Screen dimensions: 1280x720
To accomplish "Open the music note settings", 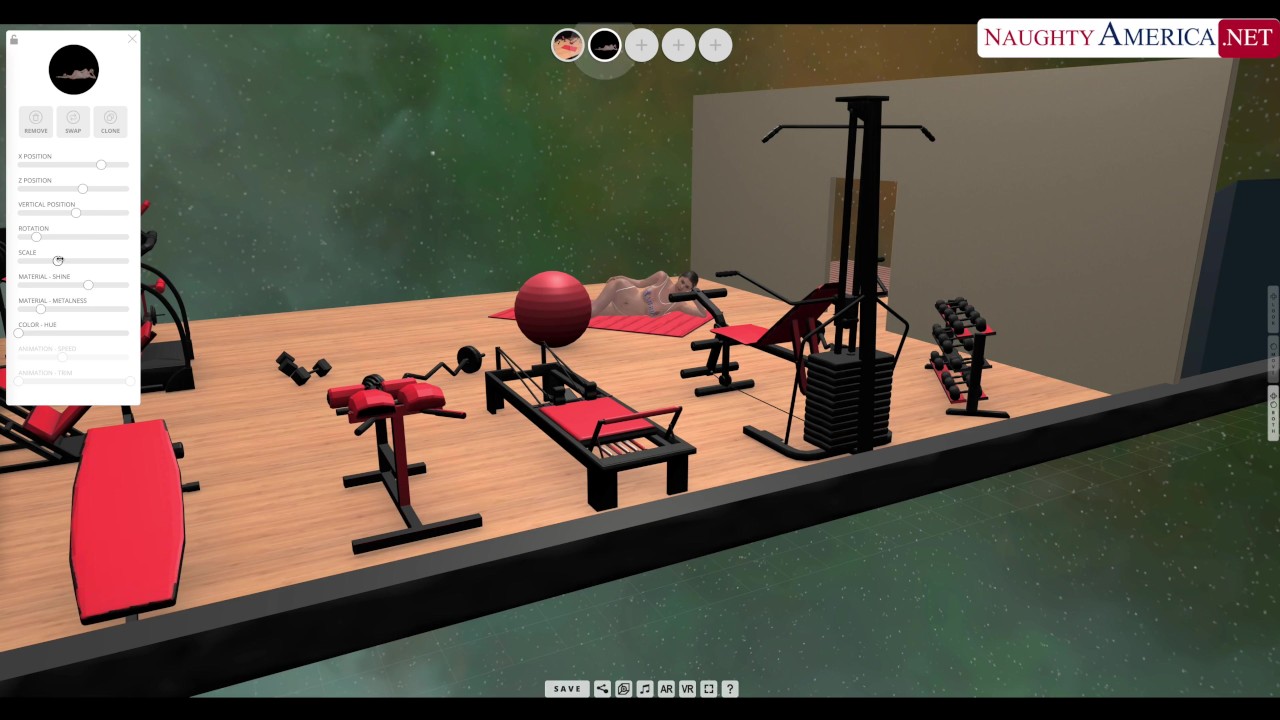I will tap(645, 689).
